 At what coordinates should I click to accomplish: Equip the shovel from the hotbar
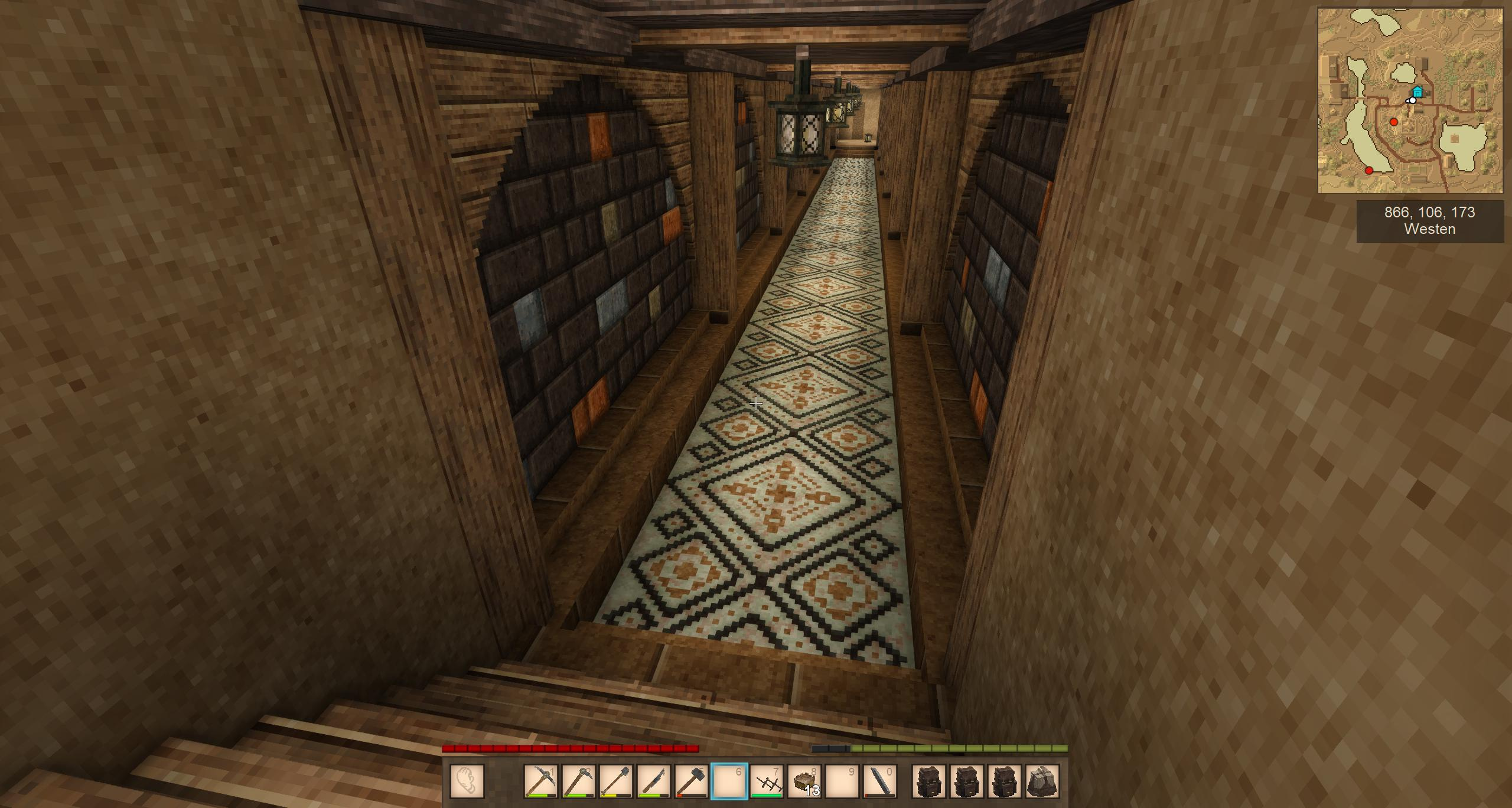pyautogui.click(x=616, y=781)
